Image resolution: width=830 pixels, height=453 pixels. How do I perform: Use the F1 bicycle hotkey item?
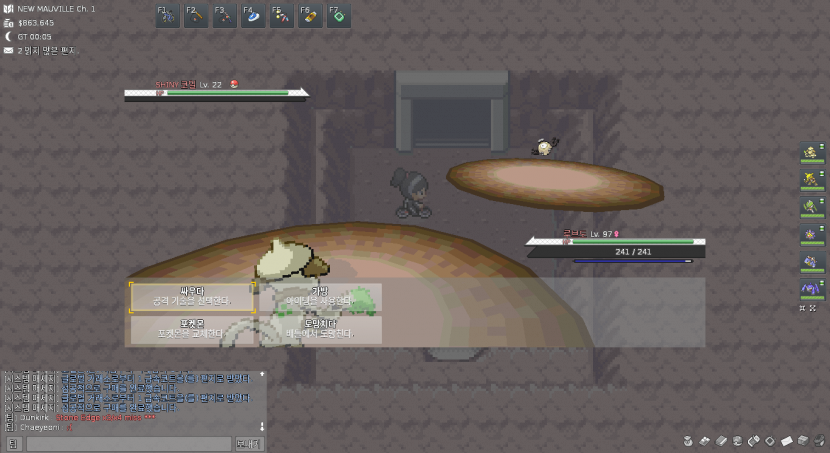pyautogui.click(x=167, y=16)
